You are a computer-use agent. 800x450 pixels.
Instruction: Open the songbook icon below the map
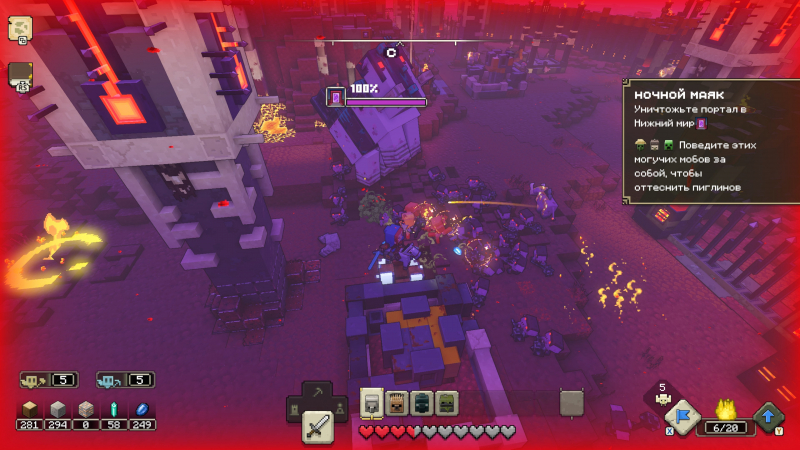[x=20, y=76]
